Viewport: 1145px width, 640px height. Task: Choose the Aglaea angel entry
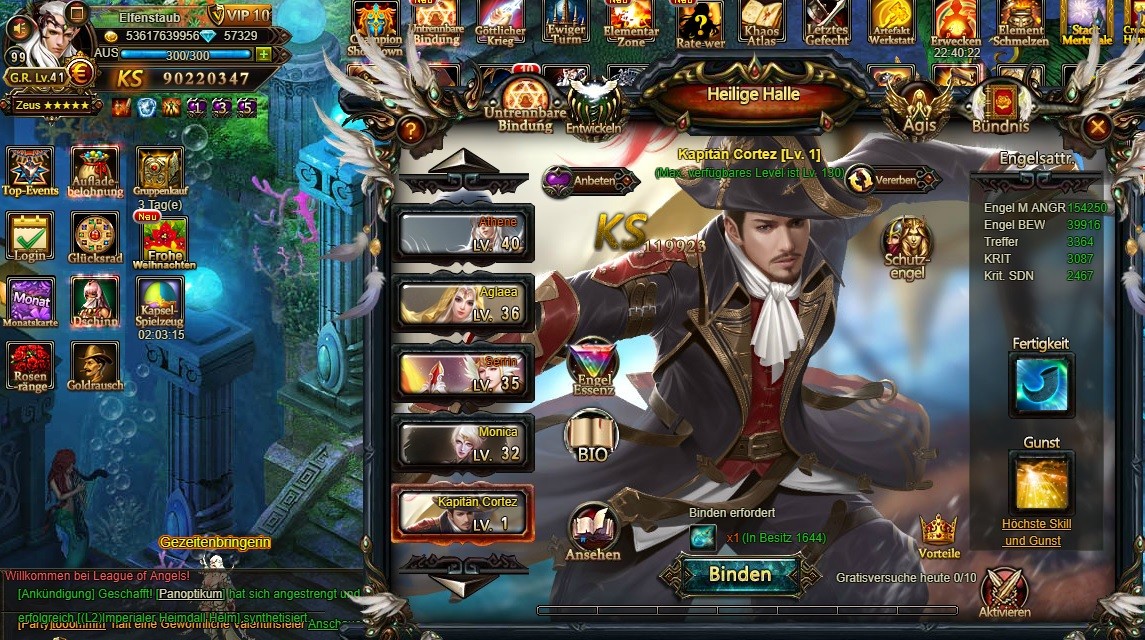click(463, 303)
